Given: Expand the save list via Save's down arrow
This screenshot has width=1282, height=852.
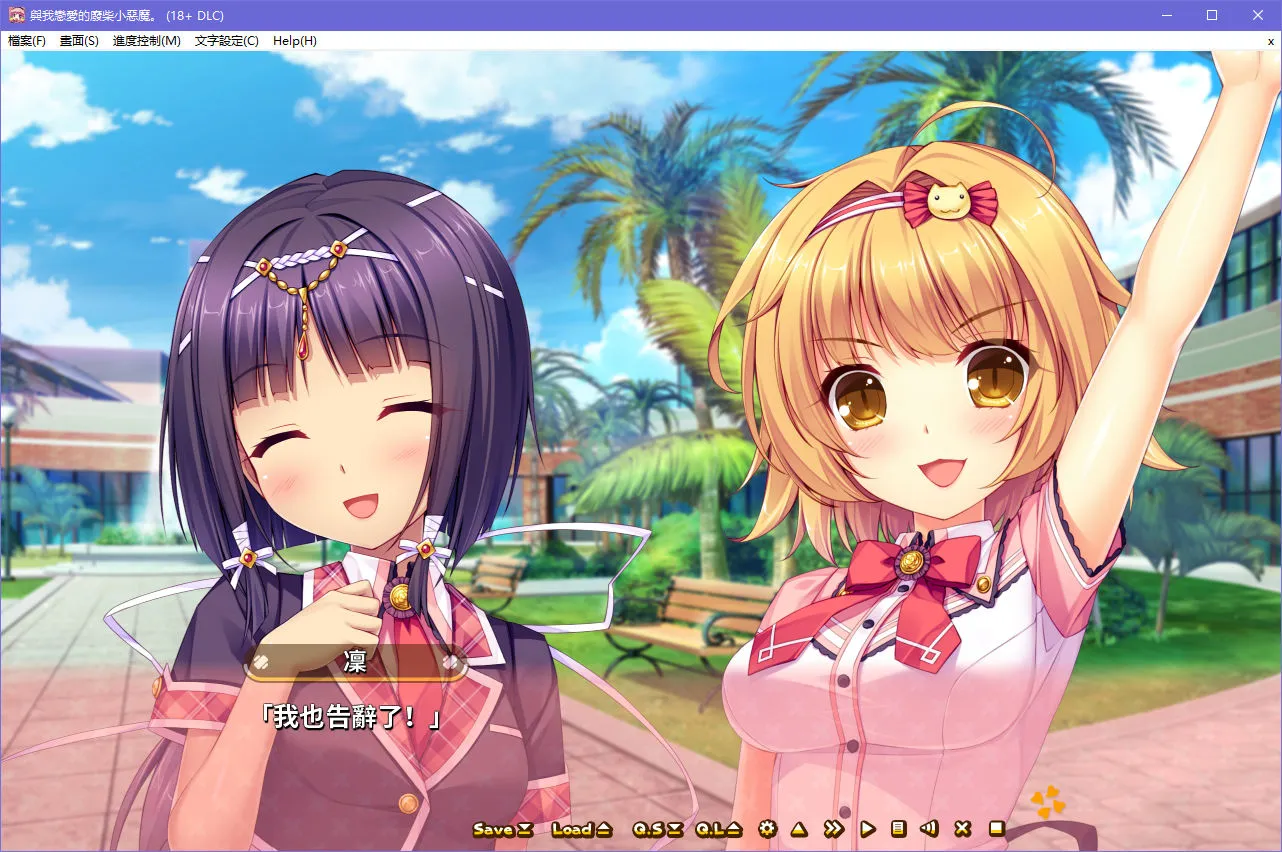Looking at the screenshot, I should point(524,829).
